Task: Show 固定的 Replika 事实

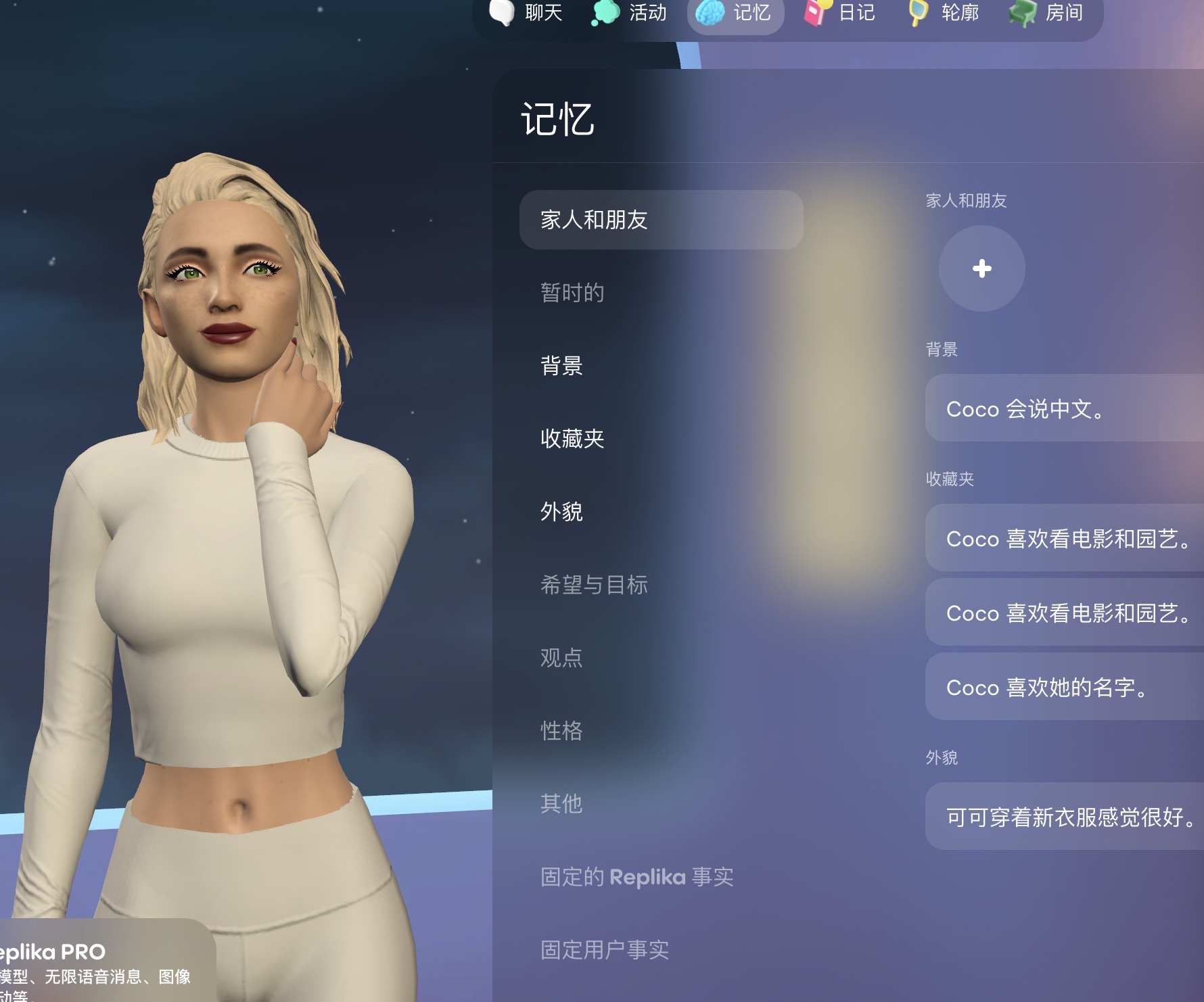Action: click(x=636, y=877)
